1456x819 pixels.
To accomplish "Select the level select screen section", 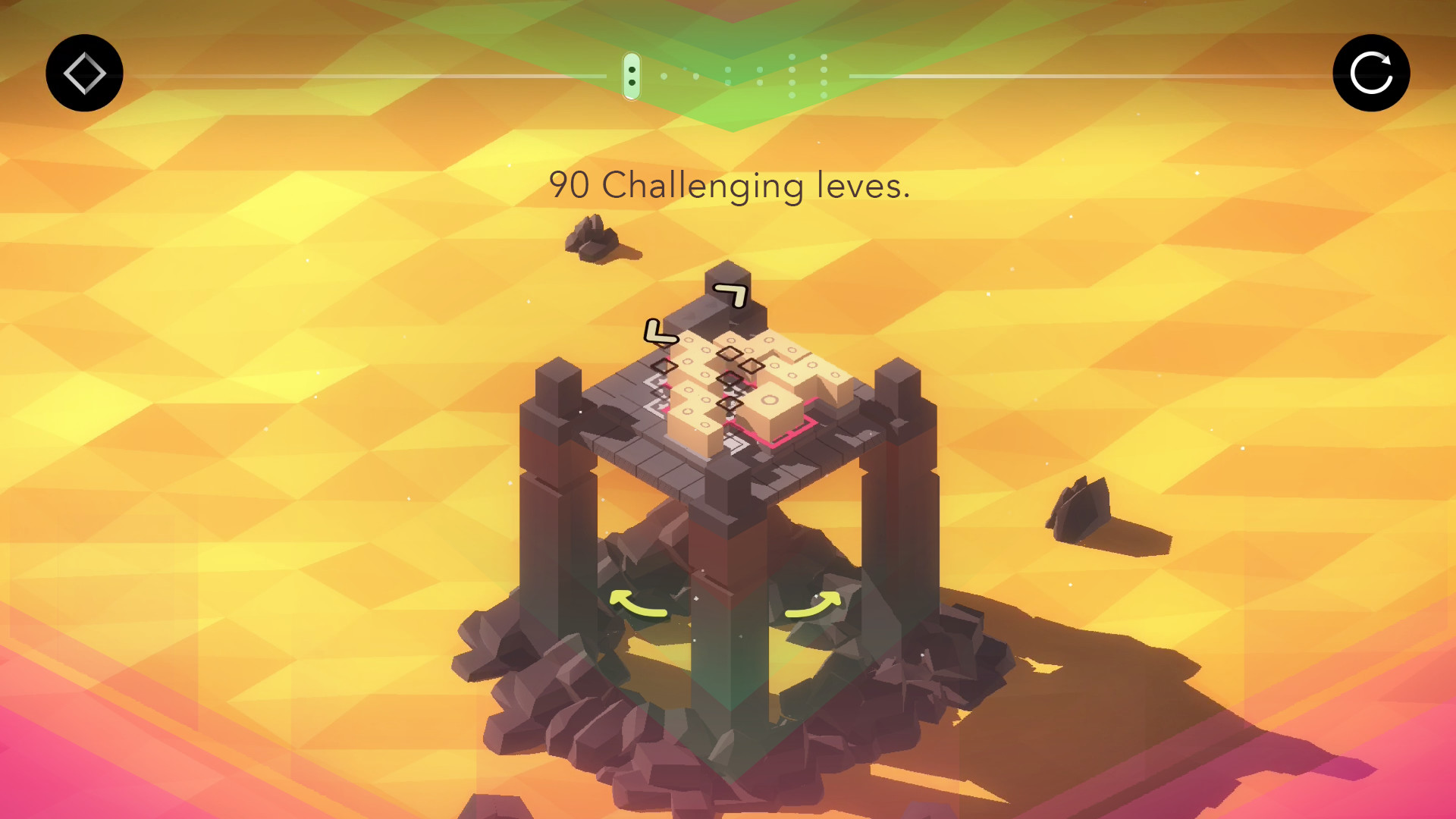I will [x=83, y=72].
